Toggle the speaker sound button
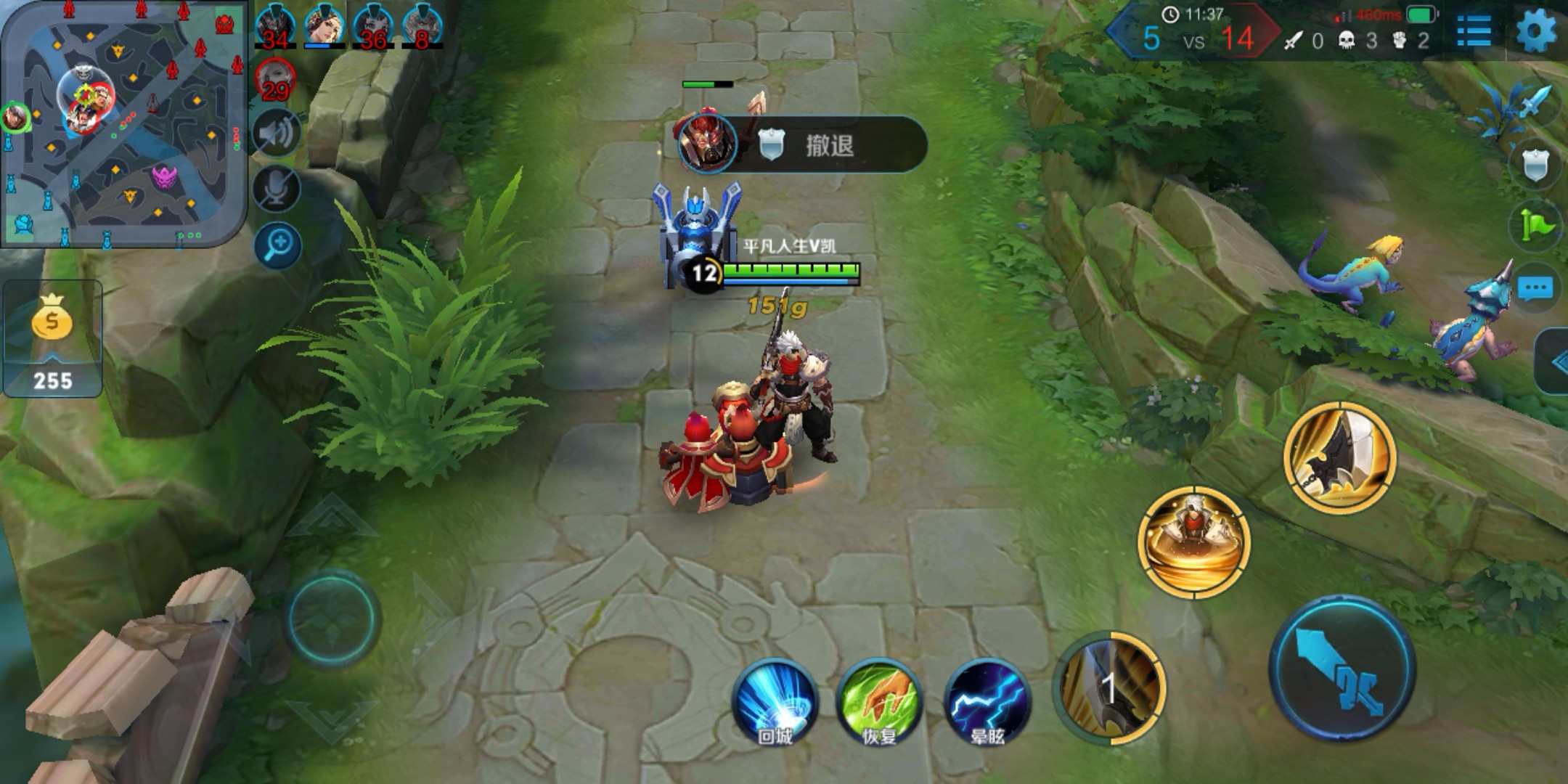Image resolution: width=1568 pixels, height=784 pixels. [x=277, y=133]
